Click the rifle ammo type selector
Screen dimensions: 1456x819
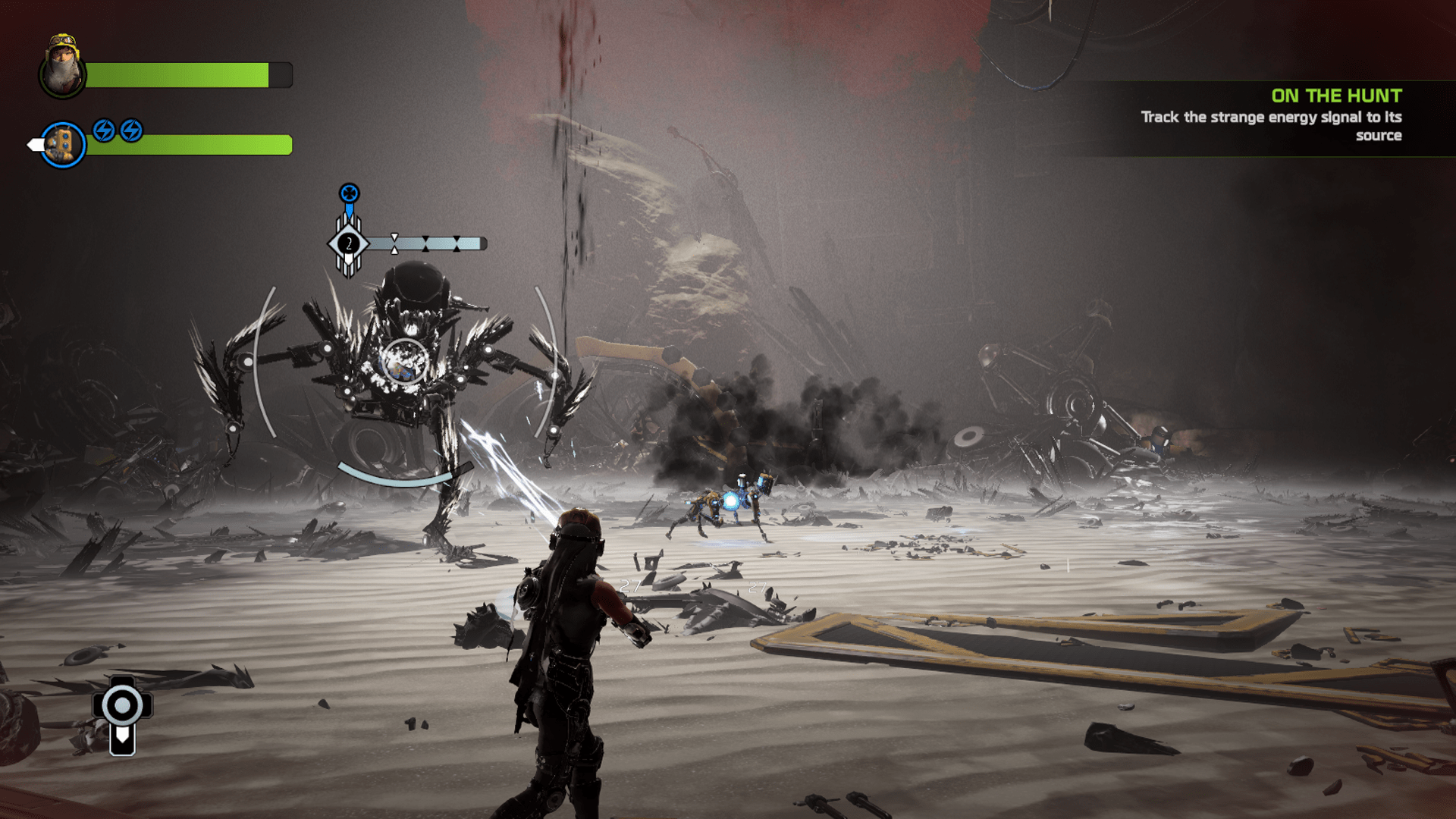(x=122, y=714)
